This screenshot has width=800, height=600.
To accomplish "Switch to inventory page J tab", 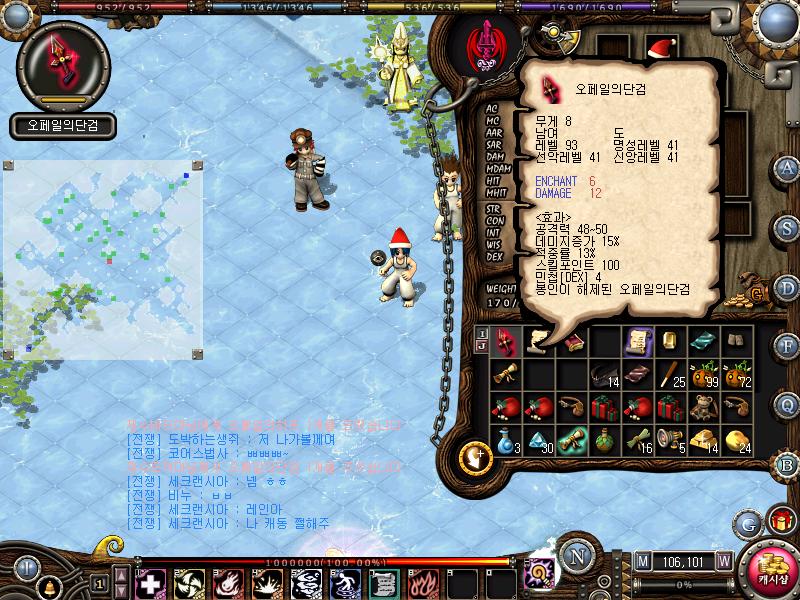I will pos(482,346).
